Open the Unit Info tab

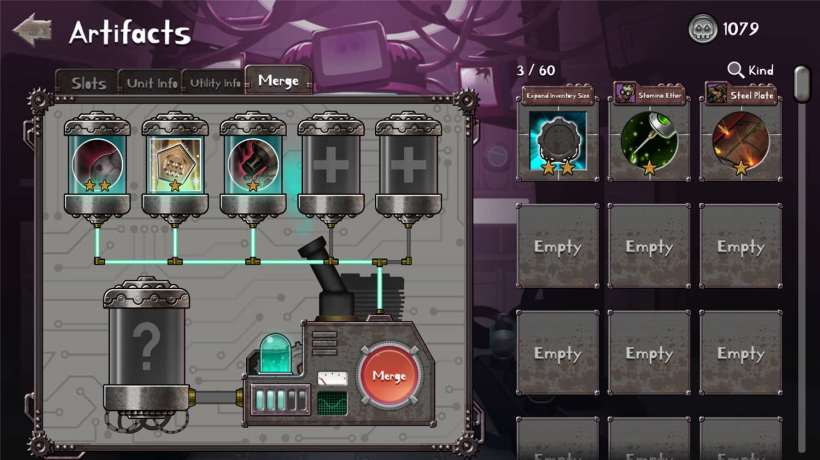(x=152, y=83)
